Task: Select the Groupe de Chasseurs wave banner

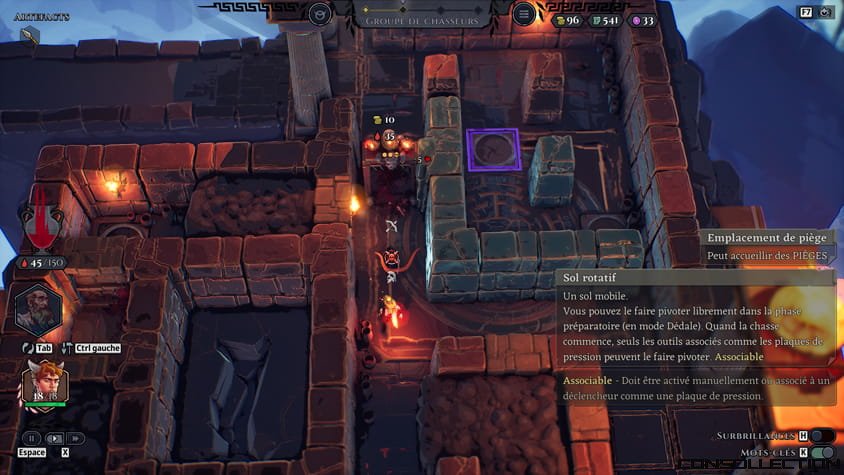Action: click(421, 20)
